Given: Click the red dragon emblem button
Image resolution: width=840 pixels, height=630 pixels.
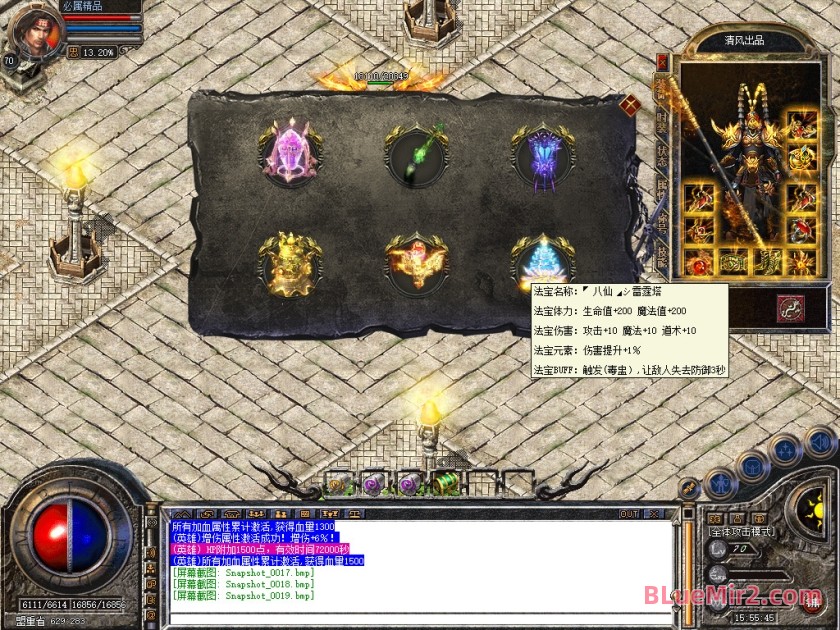Looking at the screenshot, I should click(790, 309).
